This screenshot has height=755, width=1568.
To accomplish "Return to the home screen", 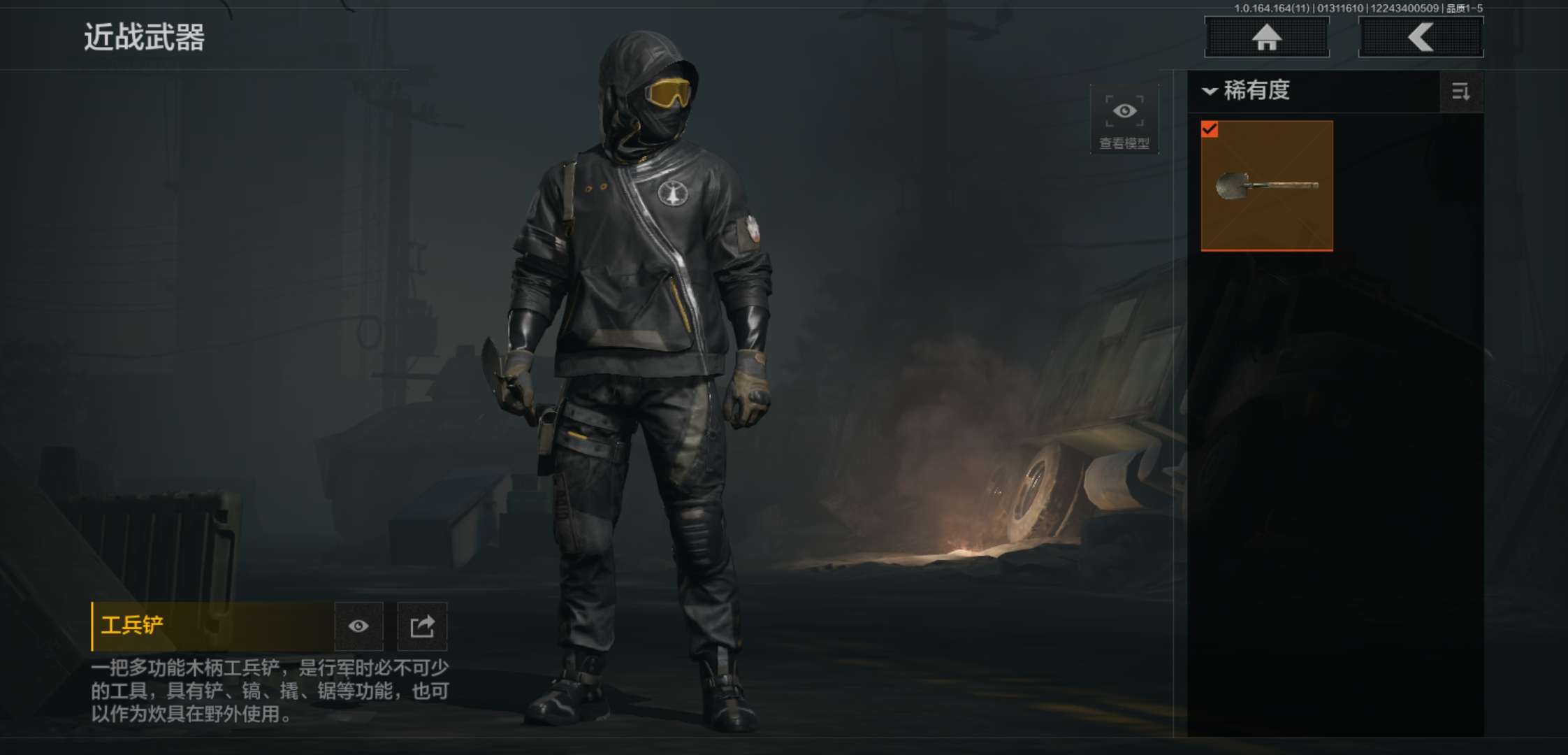I will 1266,37.
